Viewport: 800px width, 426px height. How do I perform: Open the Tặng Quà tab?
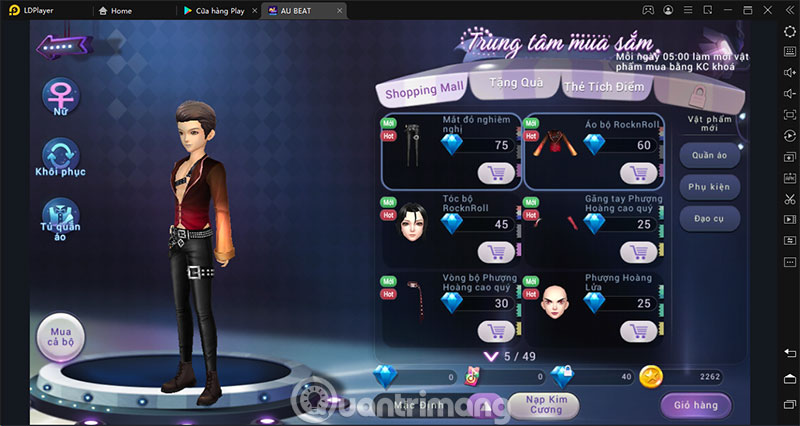point(516,84)
